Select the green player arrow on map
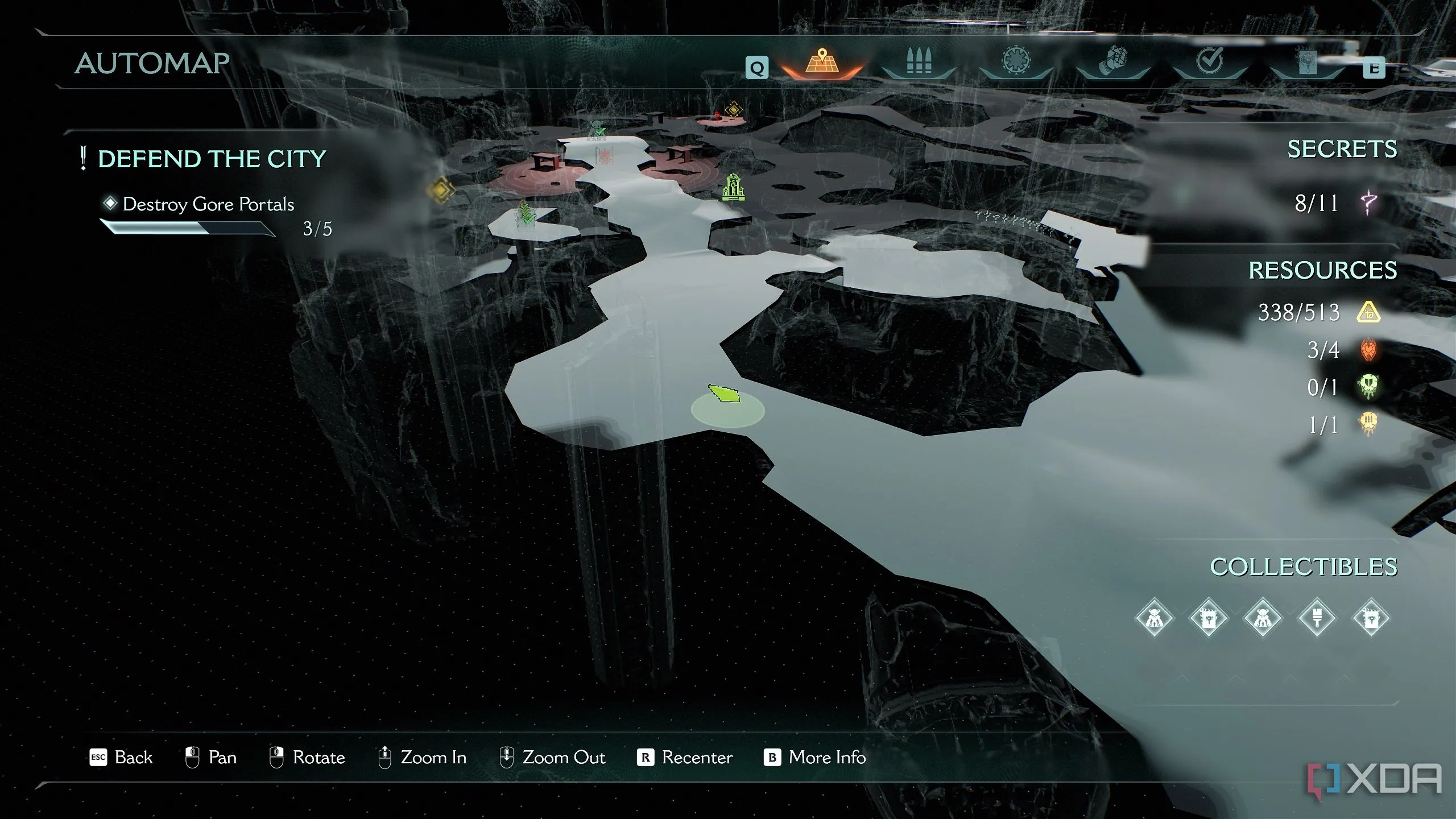Viewport: 1456px width, 819px height. pyautogui.click(x=724, y=394)
